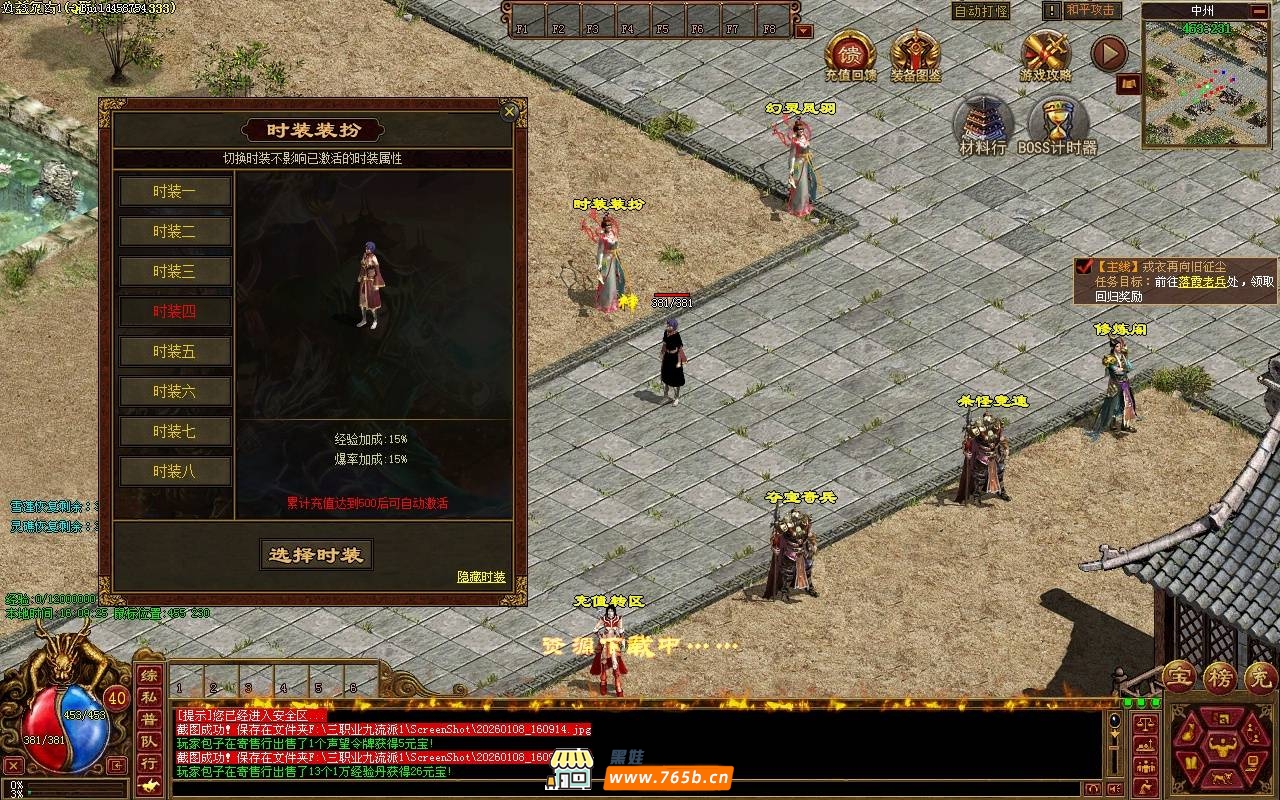Open the 材料行 material shop
The image size is (1280, 800).
[x=983, y=126]
